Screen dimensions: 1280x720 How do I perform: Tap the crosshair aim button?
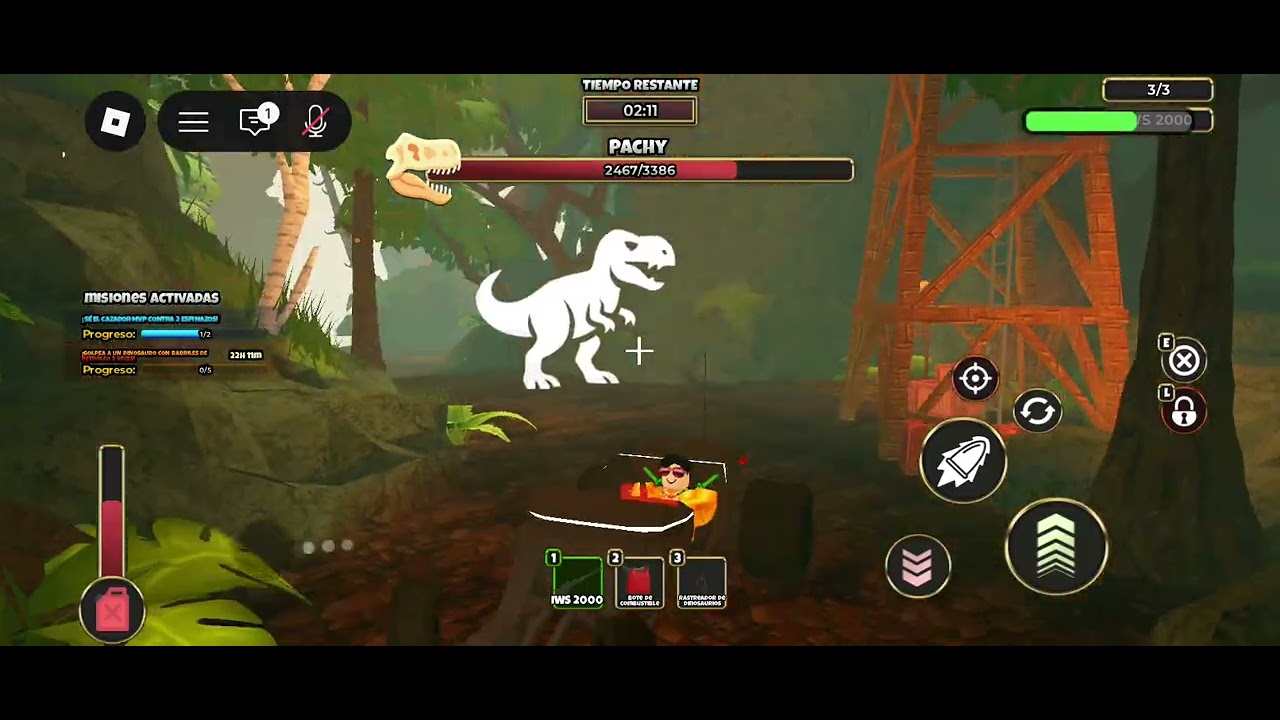pos(975,378)
